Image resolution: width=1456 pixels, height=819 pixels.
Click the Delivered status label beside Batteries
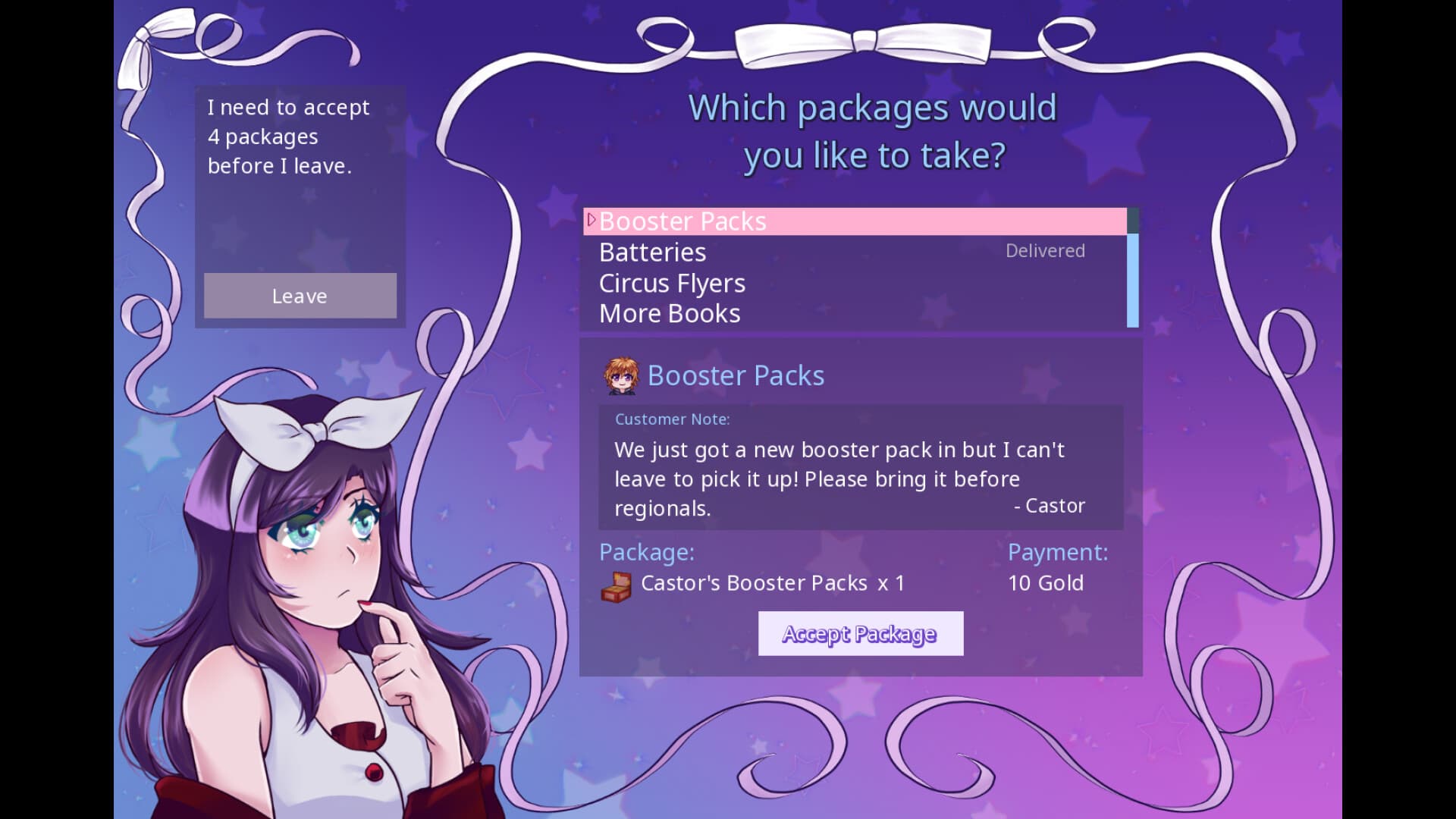click(x=1045, y=250)
